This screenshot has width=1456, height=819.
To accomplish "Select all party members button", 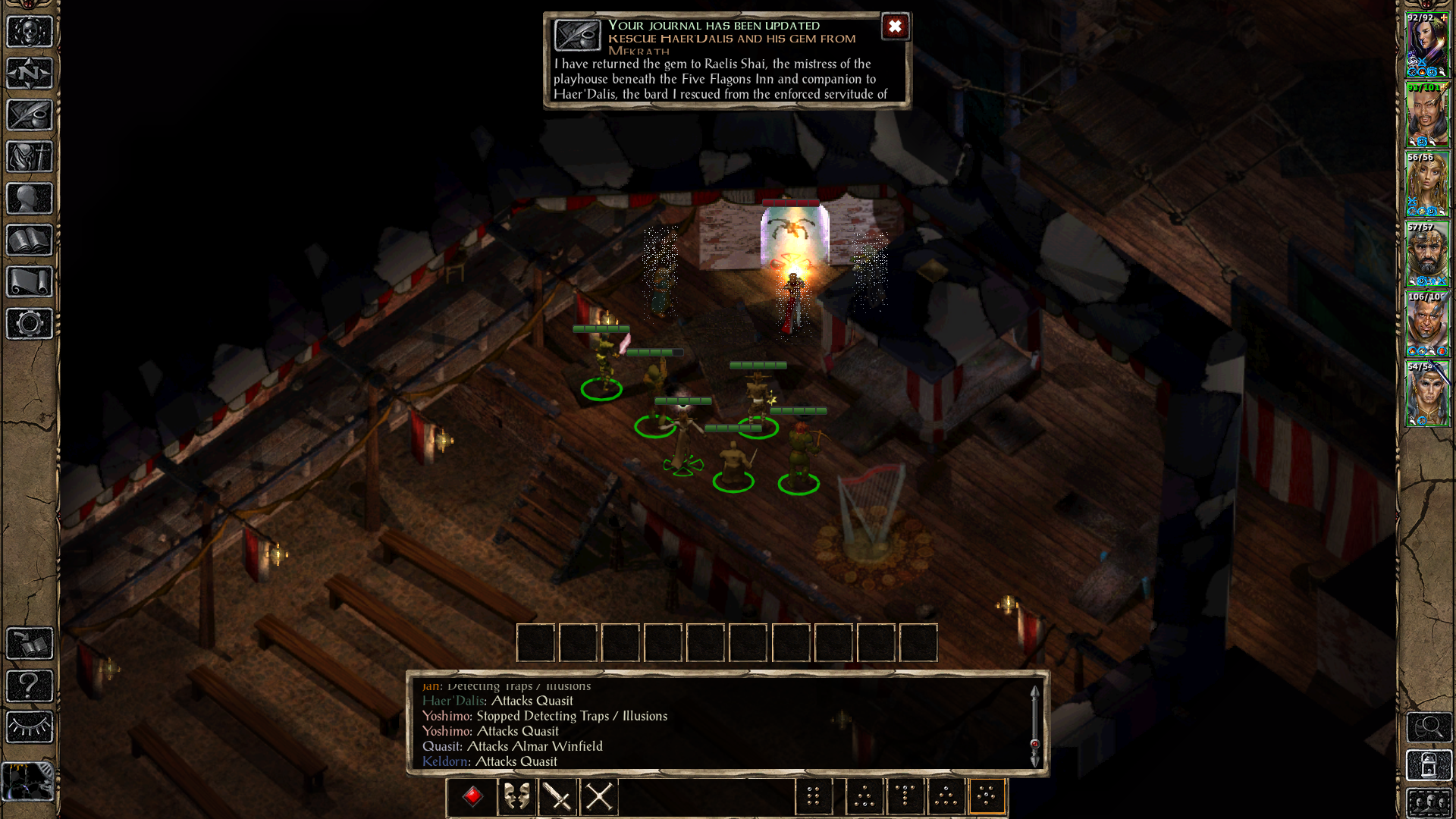I will click(1429, 802).
